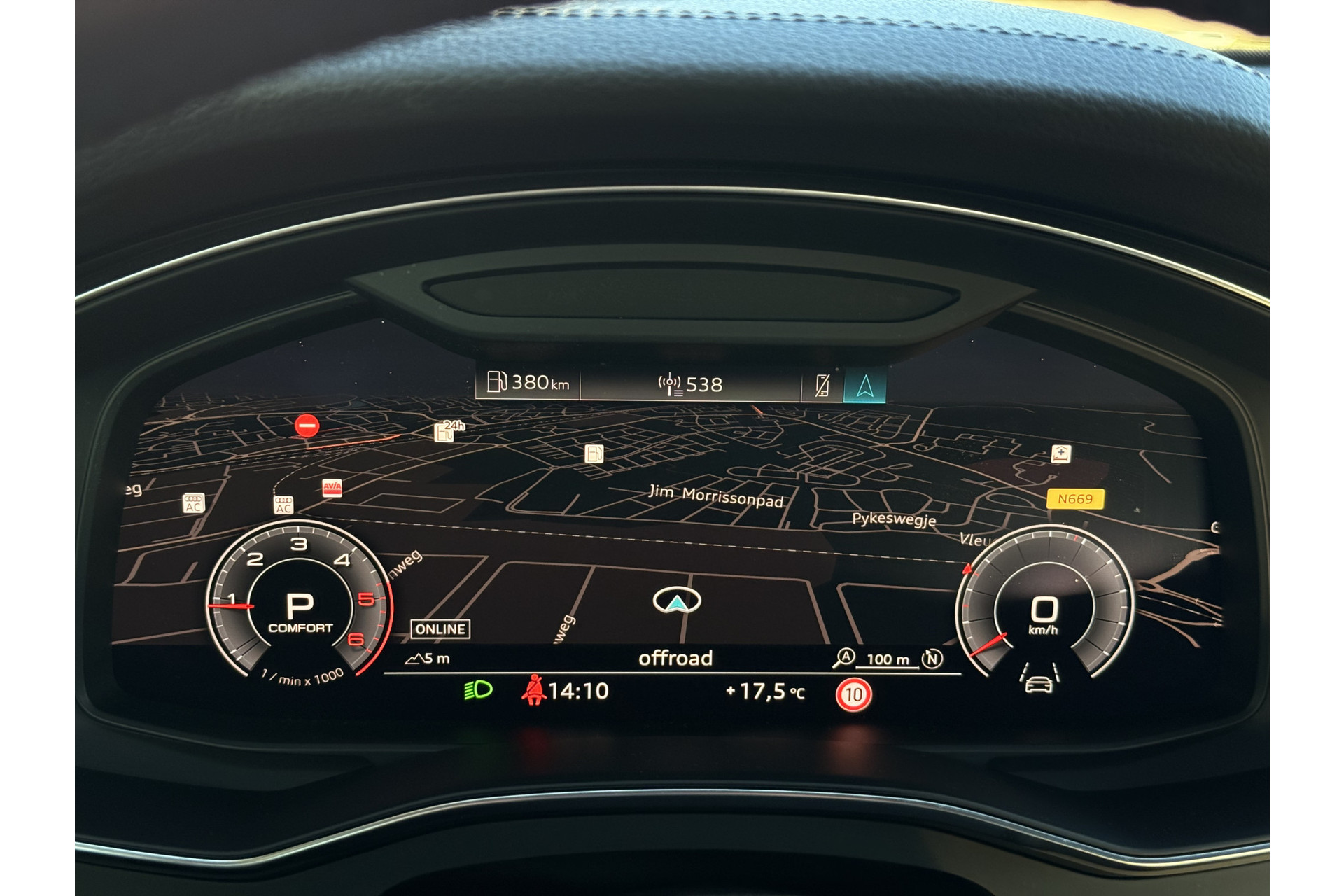This screenshot has height=896, width=1344.
Task: Open the phone tab
Action: 822,386
